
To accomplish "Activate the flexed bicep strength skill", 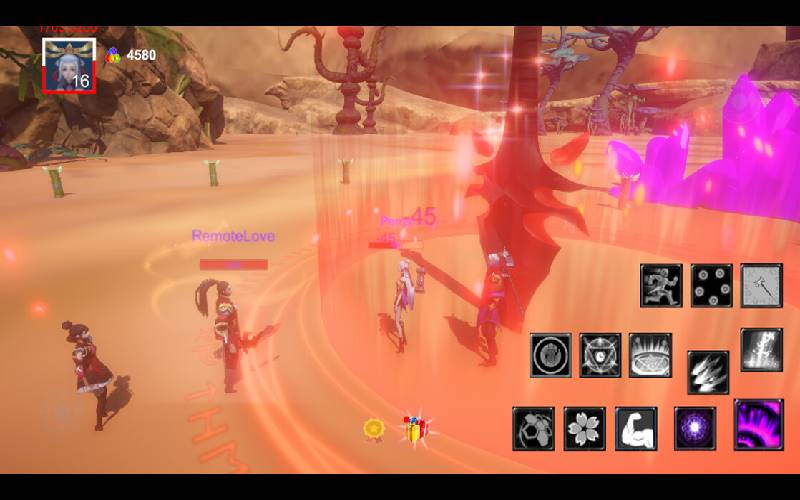I will pyautogui.click(x=636, y=428).
